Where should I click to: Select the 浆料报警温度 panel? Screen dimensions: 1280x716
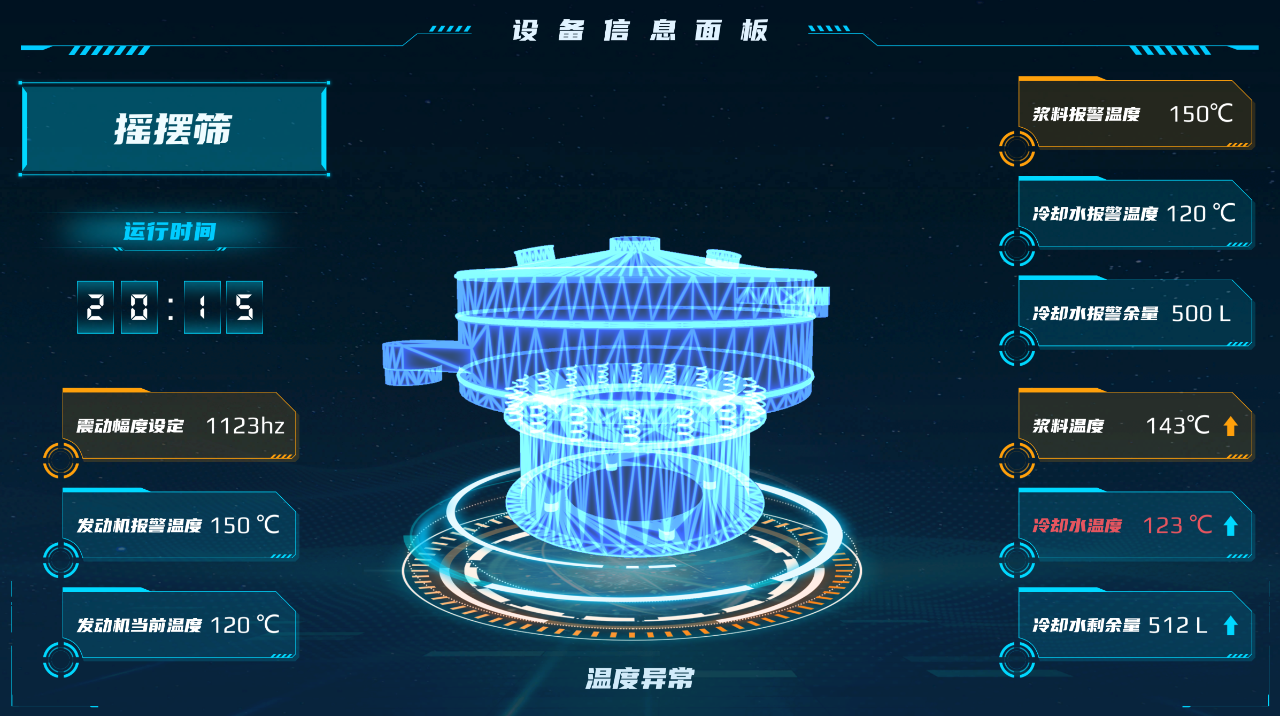point(1135,114)
